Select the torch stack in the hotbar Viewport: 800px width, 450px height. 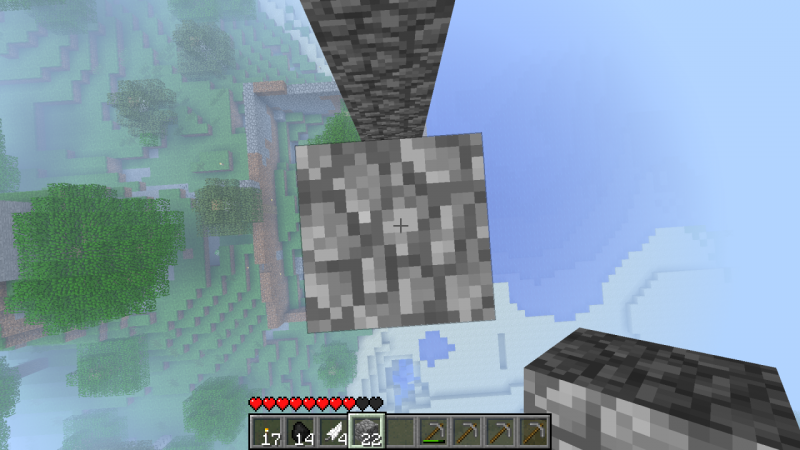266,432
